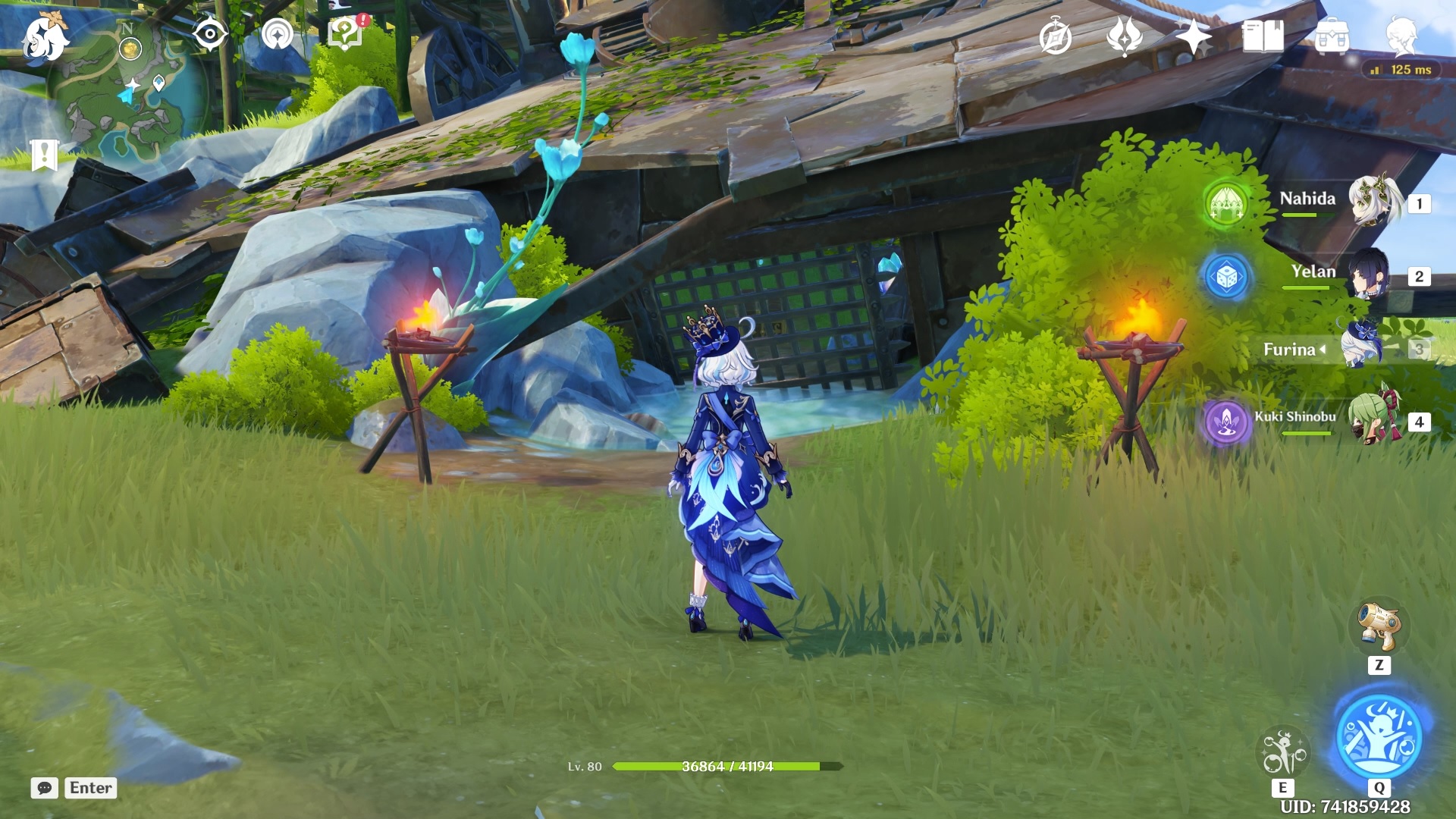Open the backpack inventory
The image size is (1456, 819).
tap(1332, 37)
